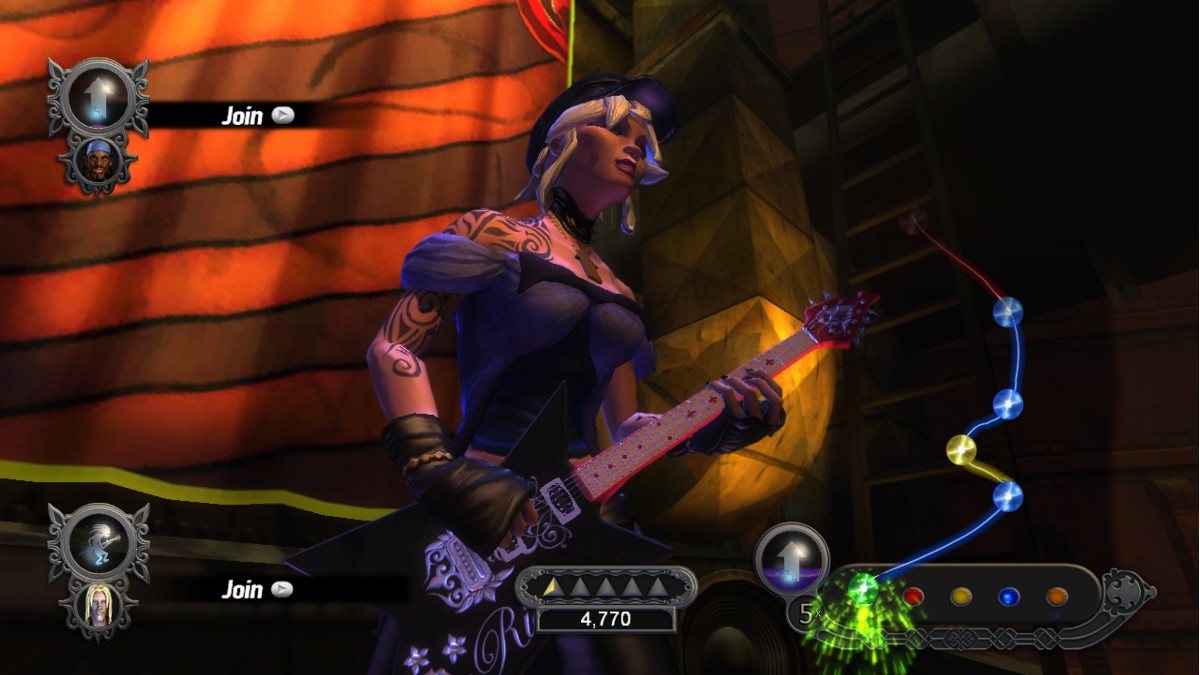Choose the orange fret button

click(x=1057, y=597)
